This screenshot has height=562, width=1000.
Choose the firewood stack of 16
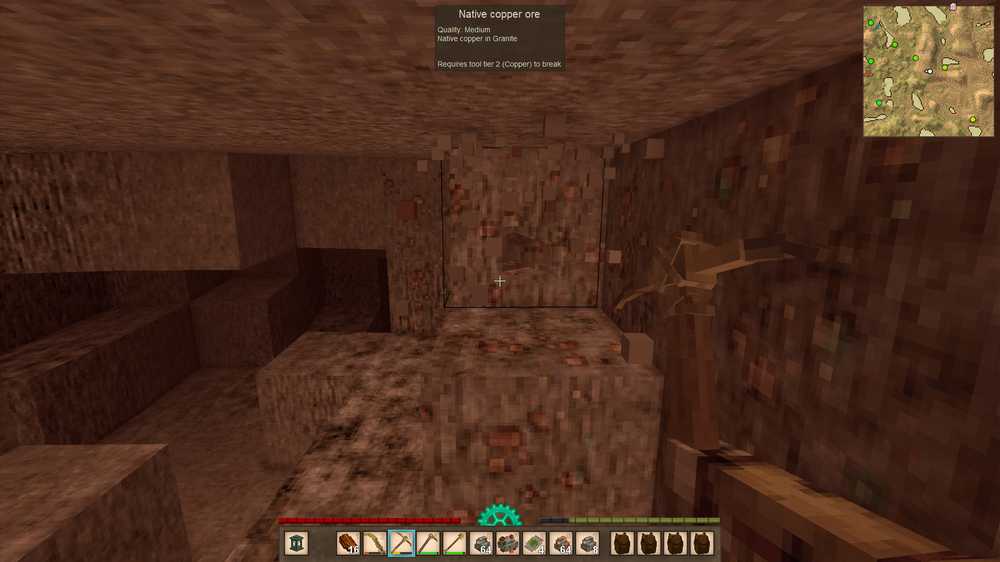click(348, 543)
